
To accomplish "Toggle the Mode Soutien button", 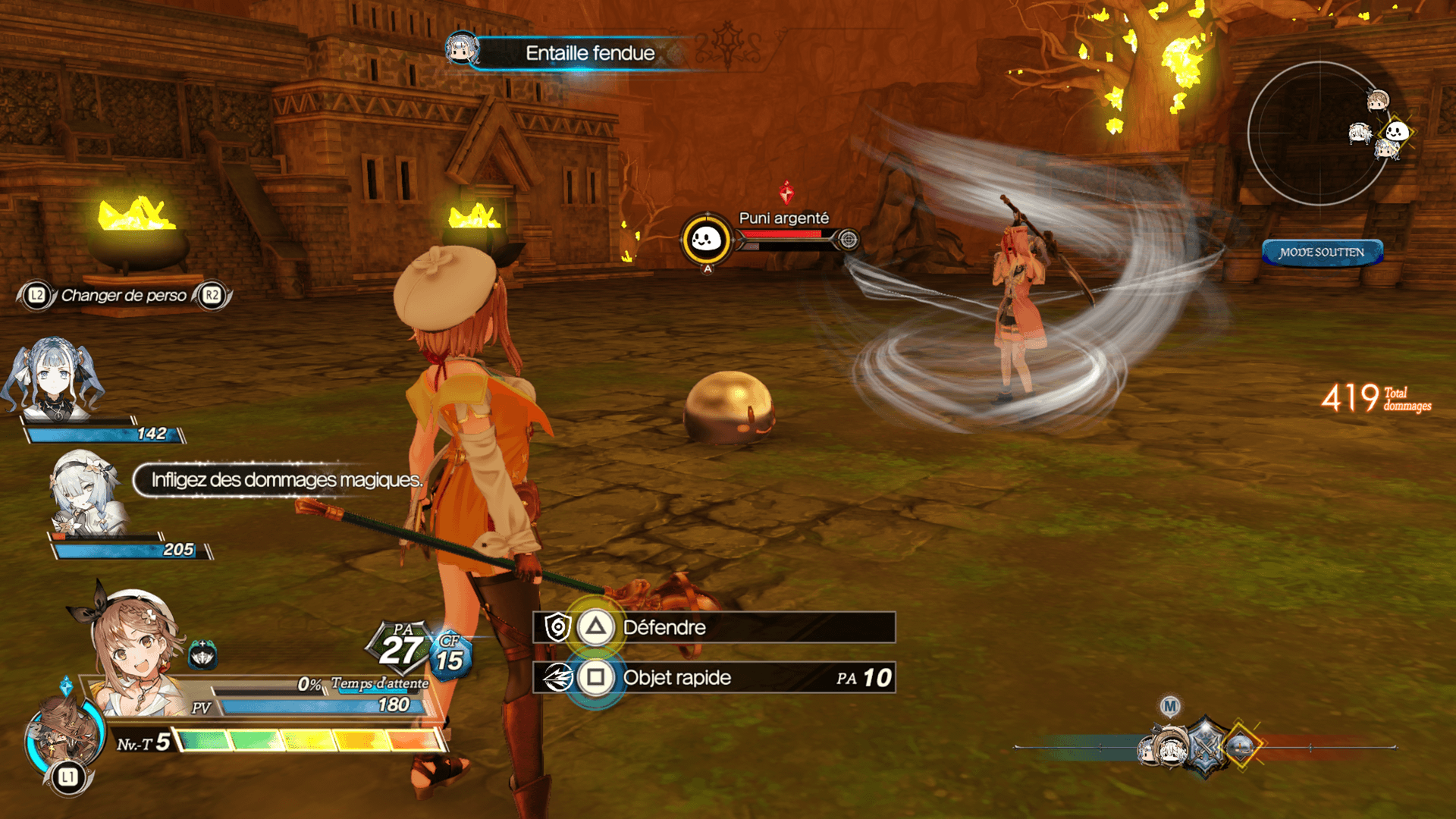I will coord(1322,253).
